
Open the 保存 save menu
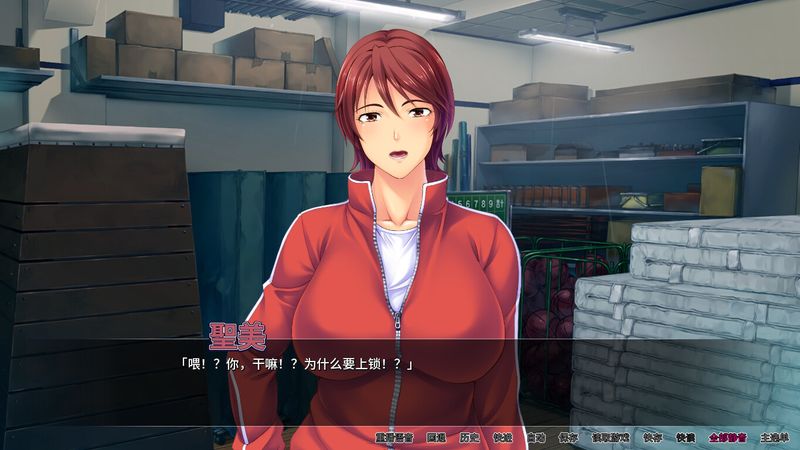[569, 437]
